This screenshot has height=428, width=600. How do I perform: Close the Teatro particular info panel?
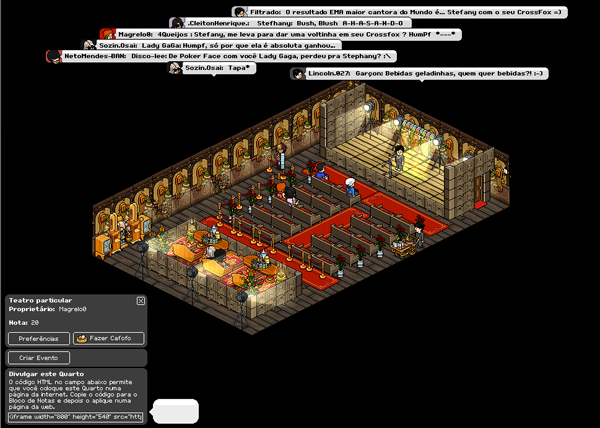[141, 300]
